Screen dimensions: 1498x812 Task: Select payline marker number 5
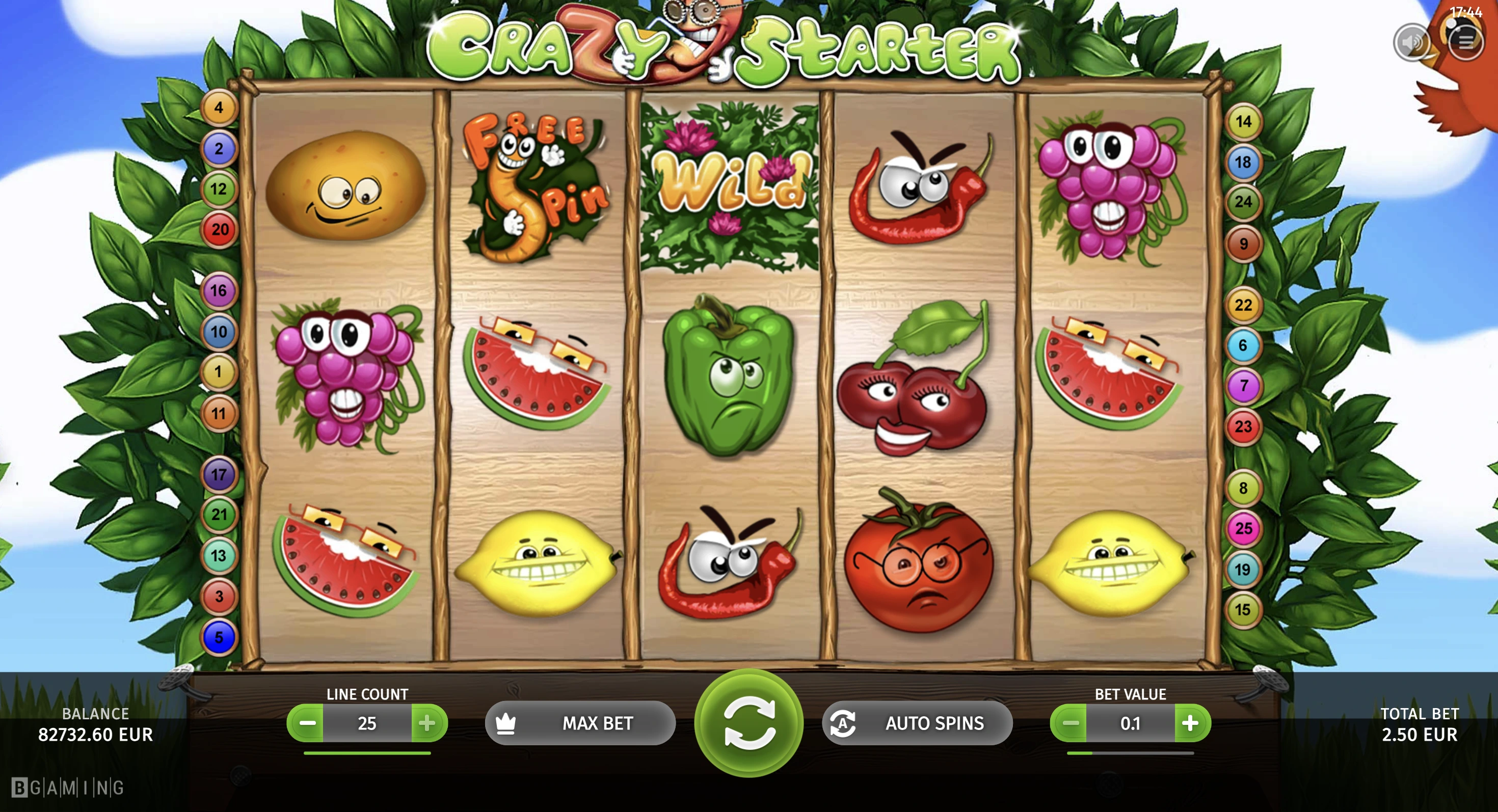pyautogui.click(x=219, y=638)
